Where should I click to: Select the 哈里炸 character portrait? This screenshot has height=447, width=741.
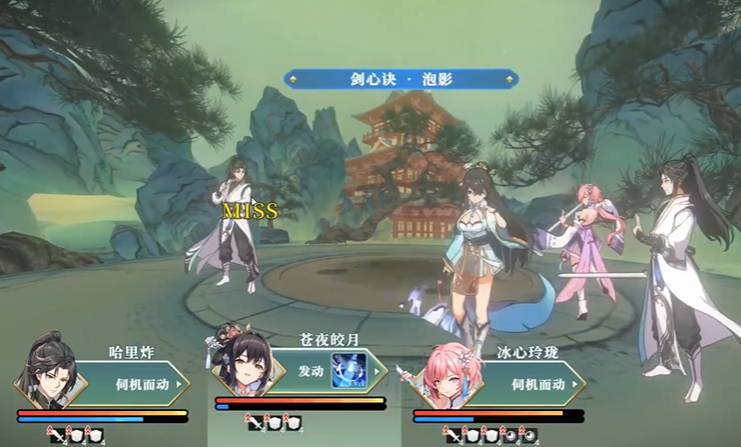pos(44,374)
